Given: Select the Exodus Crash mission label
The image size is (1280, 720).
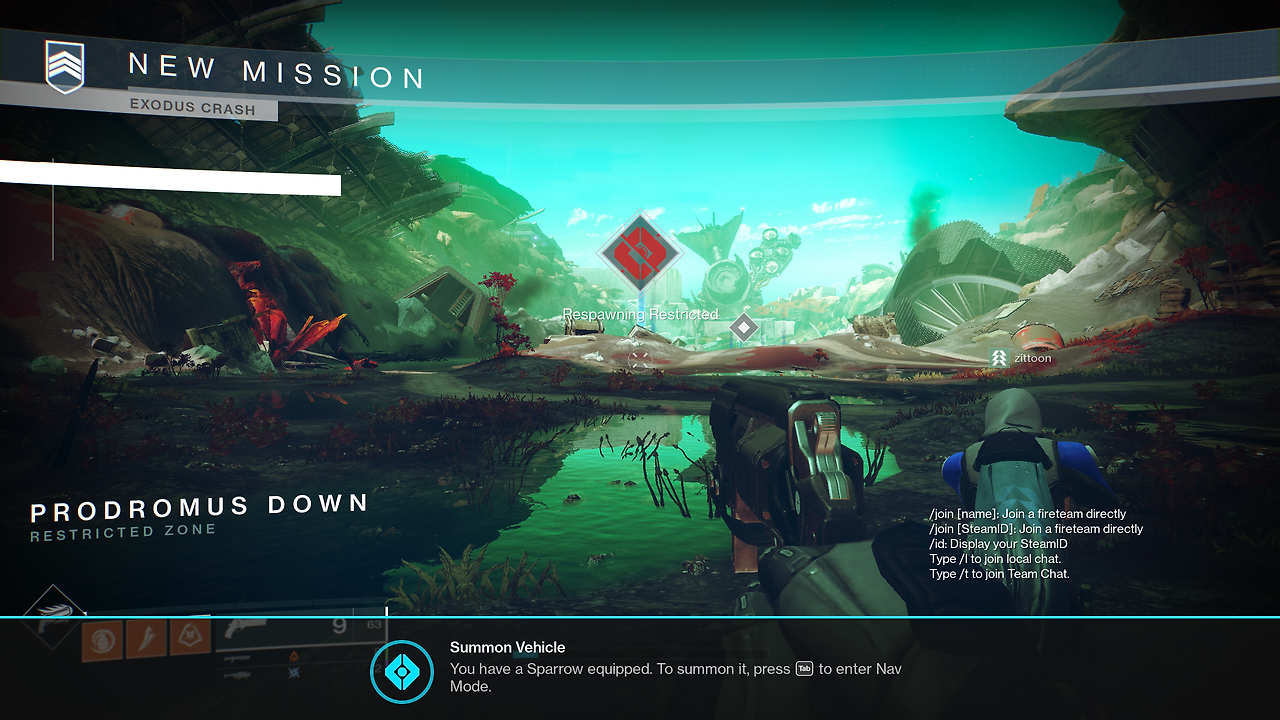Looking at the screenshot, I should (x=192, y=107).
